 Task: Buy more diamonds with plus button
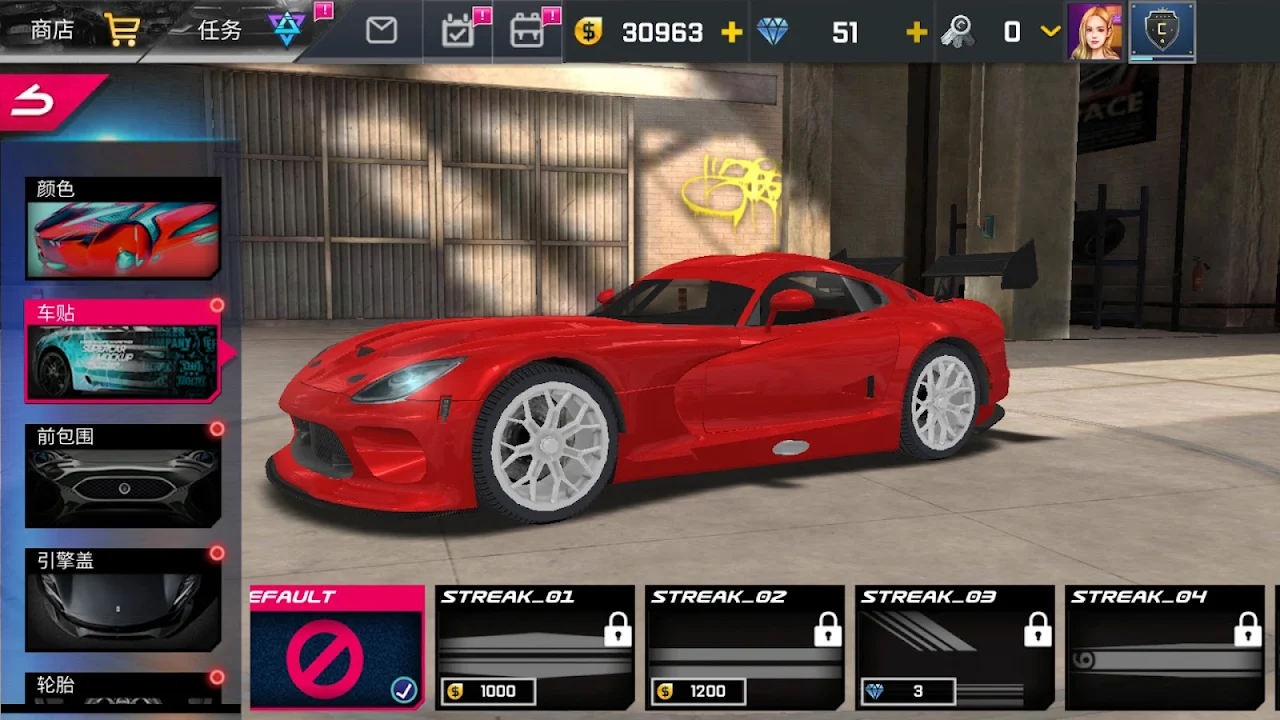pos(916,32)
